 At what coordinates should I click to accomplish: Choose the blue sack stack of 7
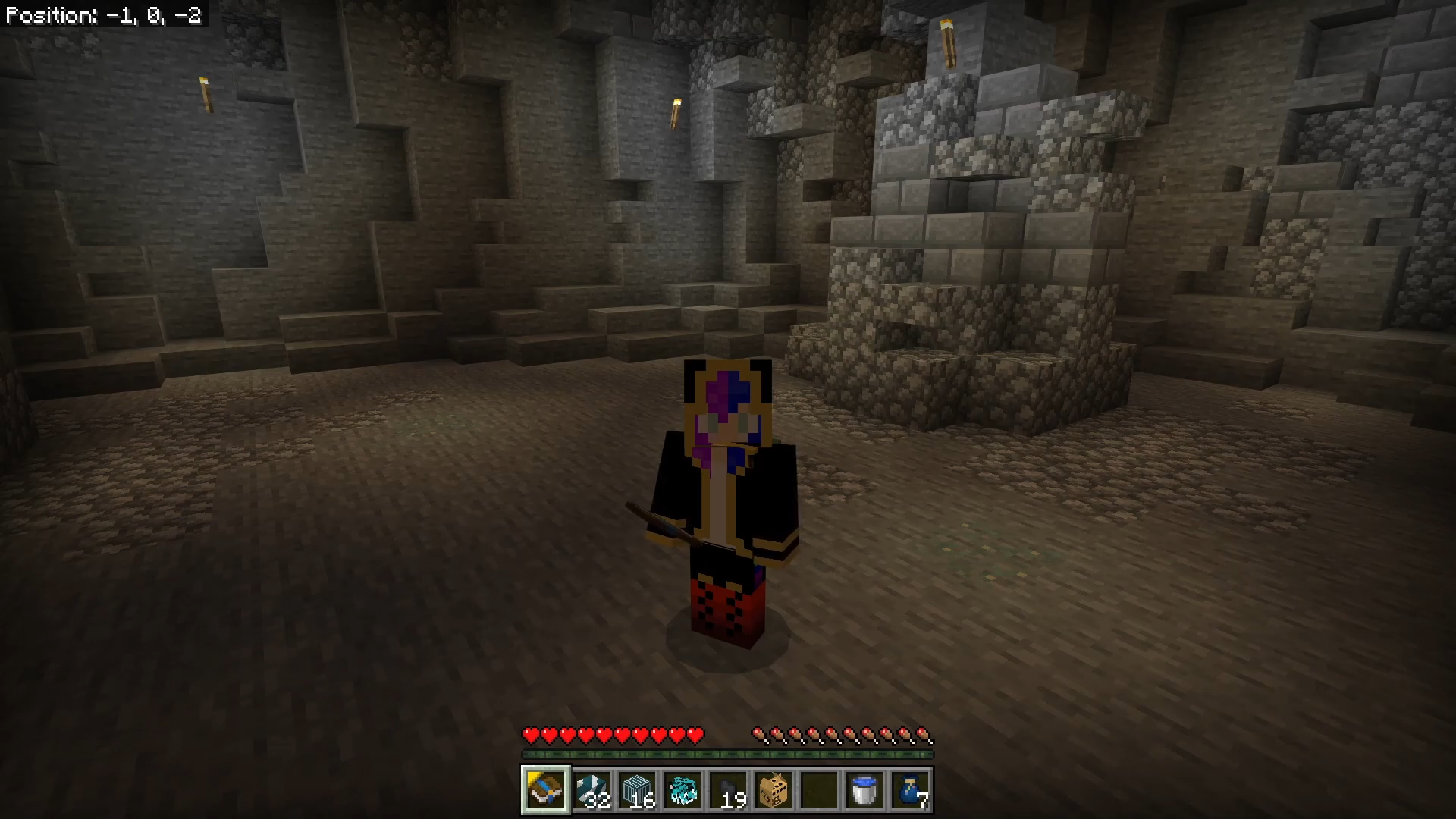(x=910, y=789)
